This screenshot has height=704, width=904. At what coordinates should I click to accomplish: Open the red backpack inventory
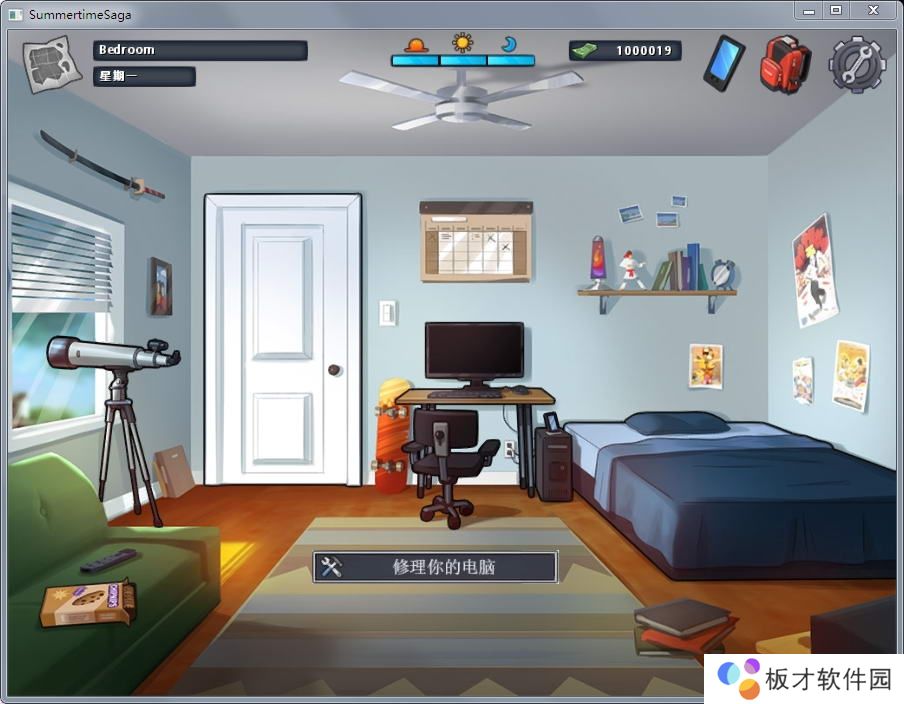point(784,64)
